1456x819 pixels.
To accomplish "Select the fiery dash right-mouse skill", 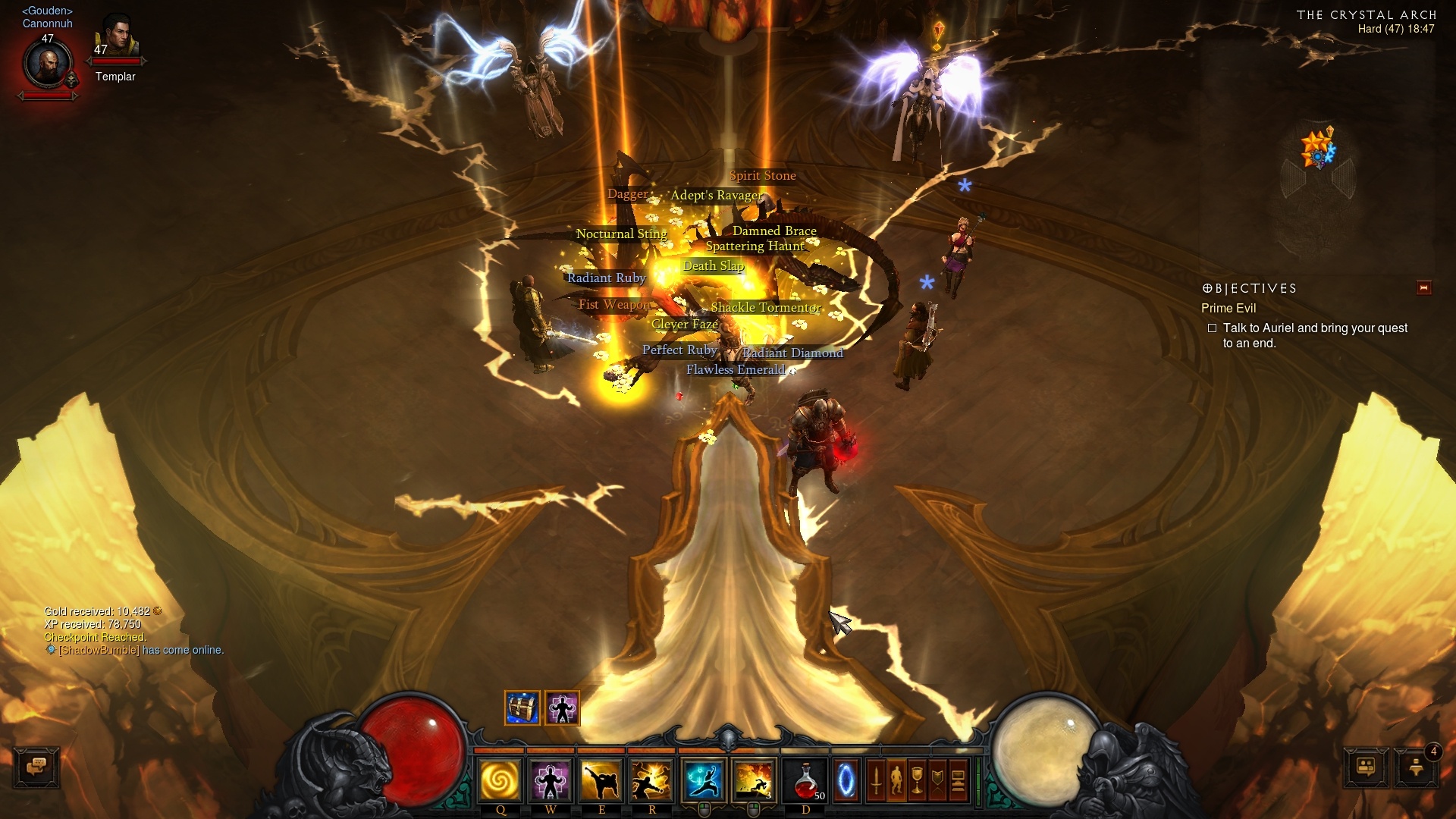I will point(754,780).
